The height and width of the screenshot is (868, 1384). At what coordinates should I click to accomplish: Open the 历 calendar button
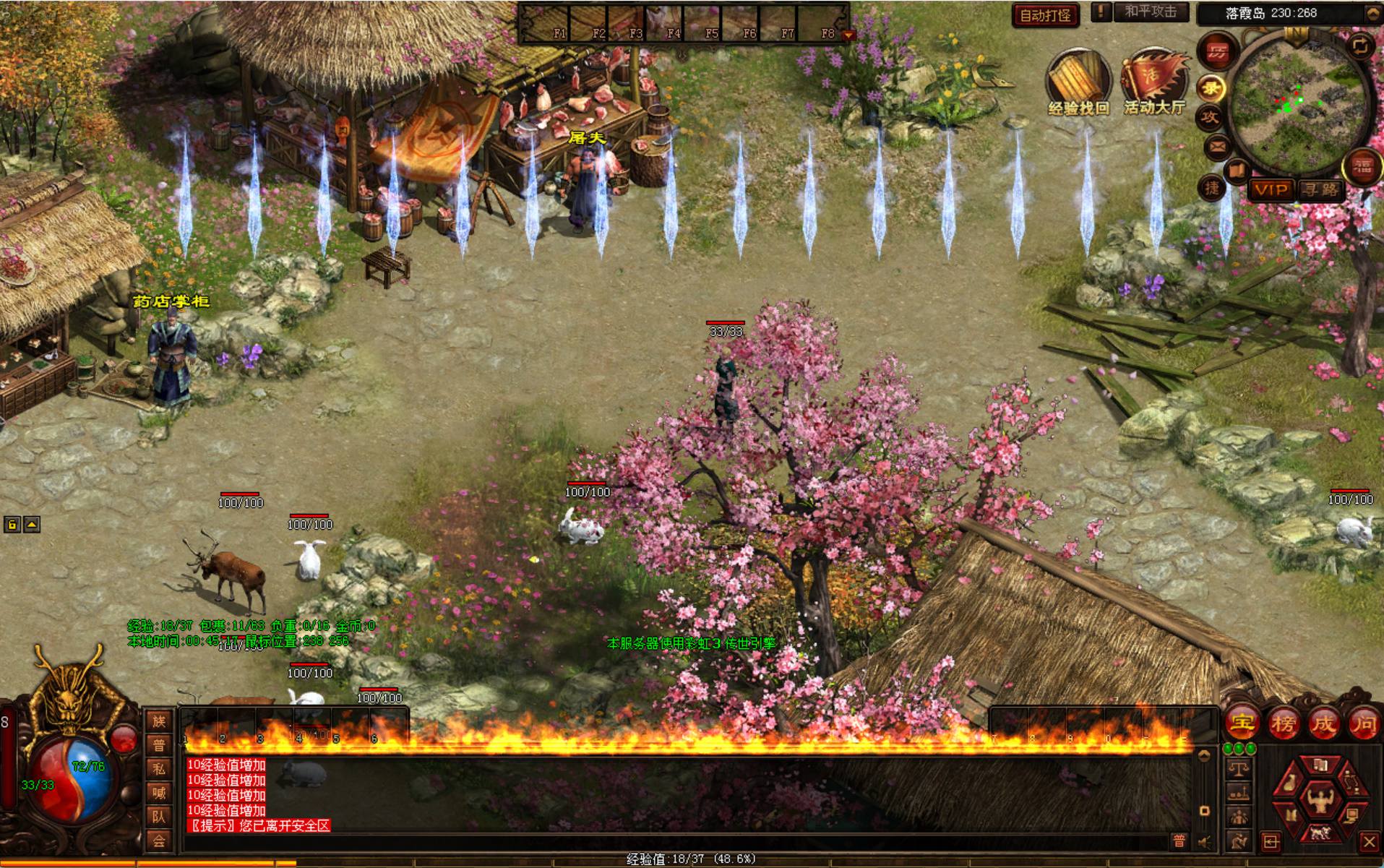pos(1218,51)
